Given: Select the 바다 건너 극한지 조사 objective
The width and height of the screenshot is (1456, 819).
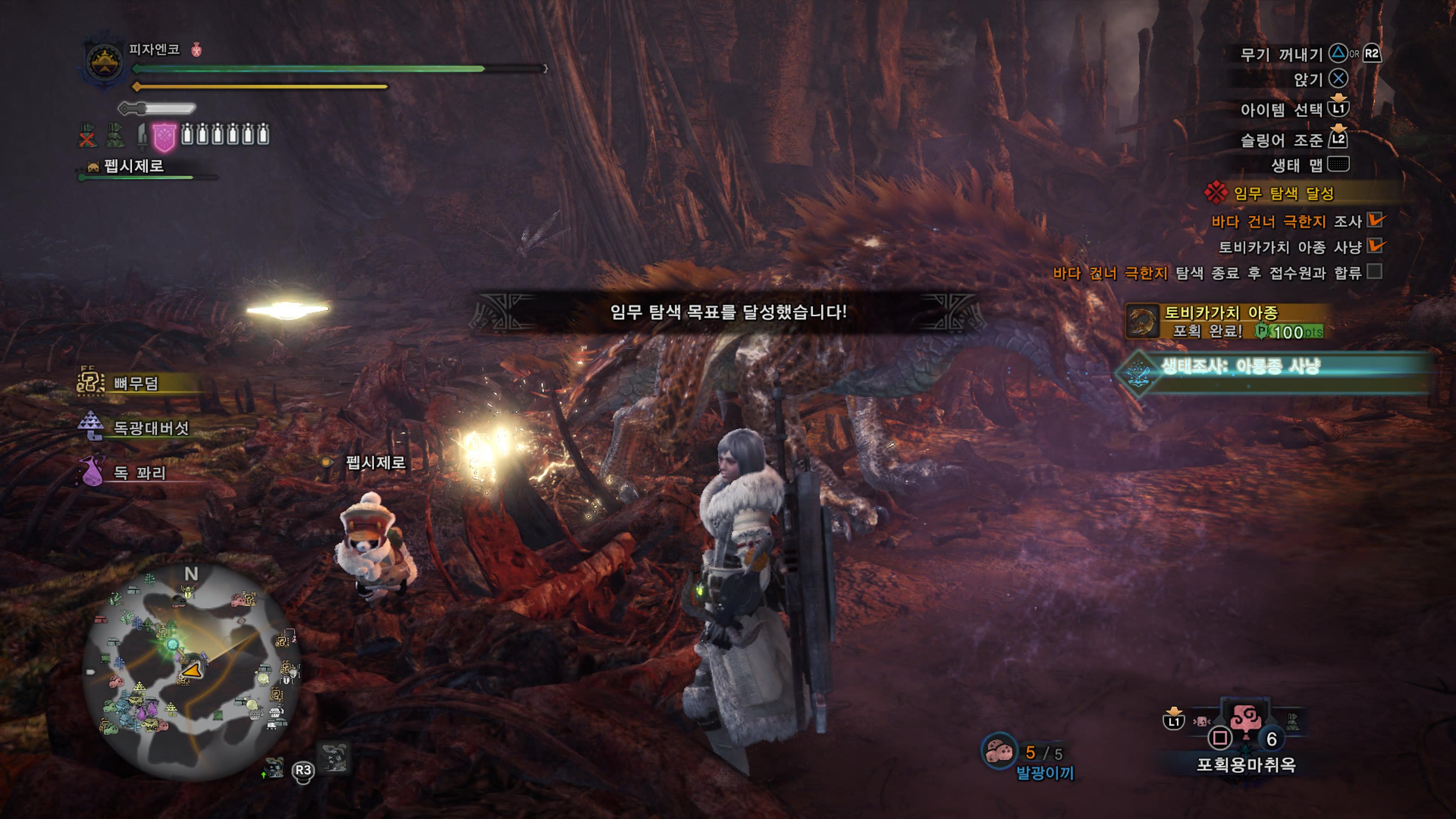Looking at the screenshot, I should coord(1286,221).
